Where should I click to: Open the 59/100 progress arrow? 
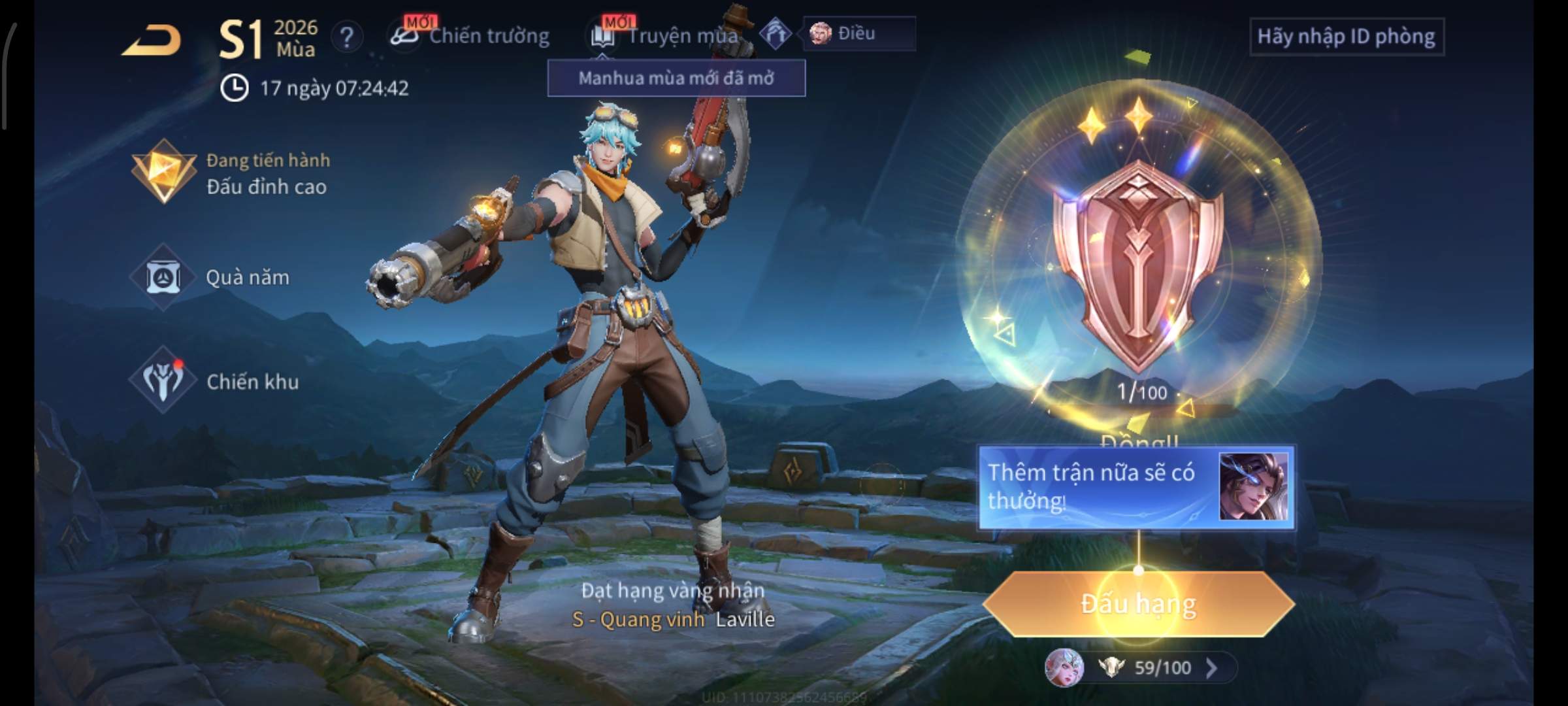point(1211,667)
